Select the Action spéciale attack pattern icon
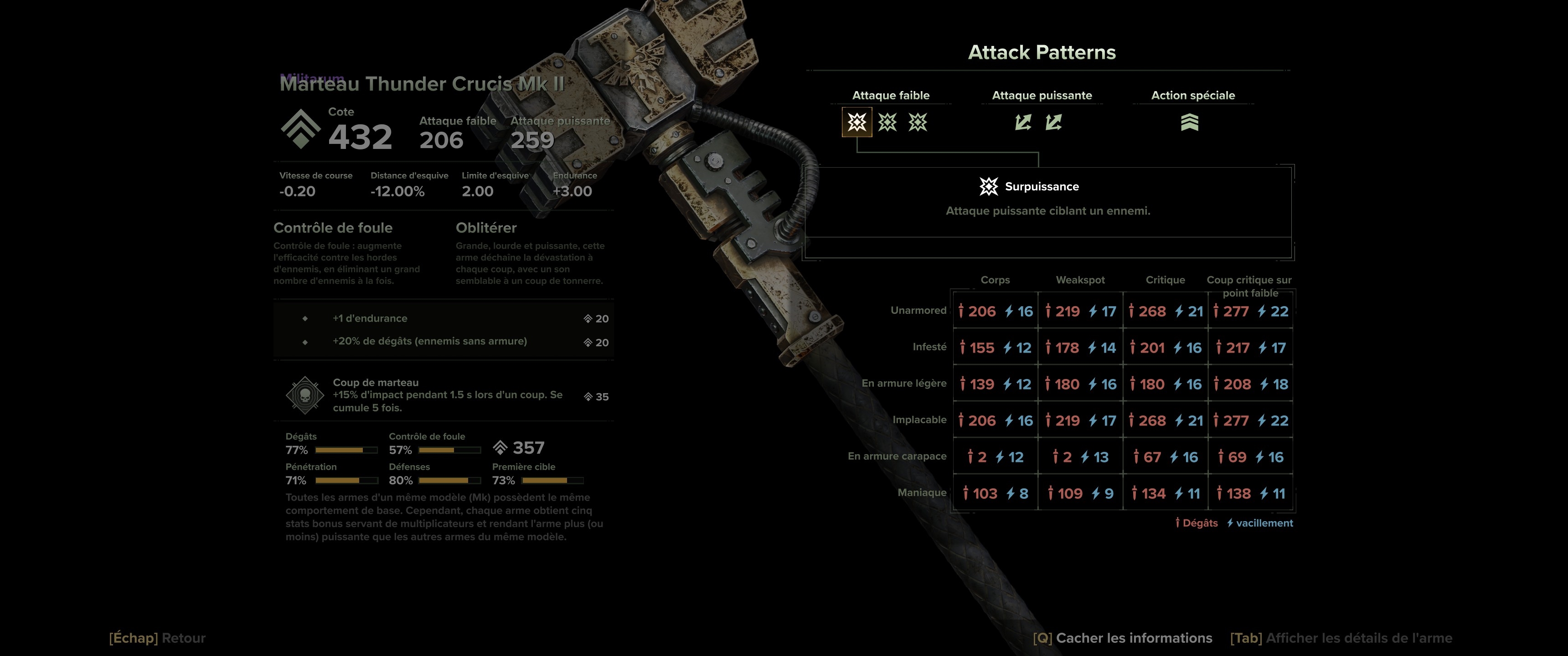Viewport: 1568px width, 656px height. pos(1189,122)
